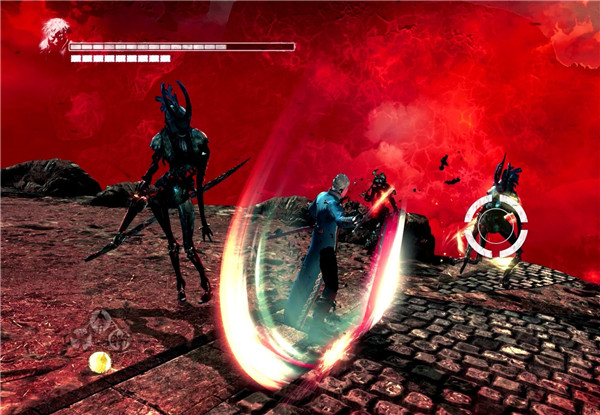This screenshot has height=415, width=600.
Task: Choose the yellow orb in the weapon selector
Action: (99, 361)
